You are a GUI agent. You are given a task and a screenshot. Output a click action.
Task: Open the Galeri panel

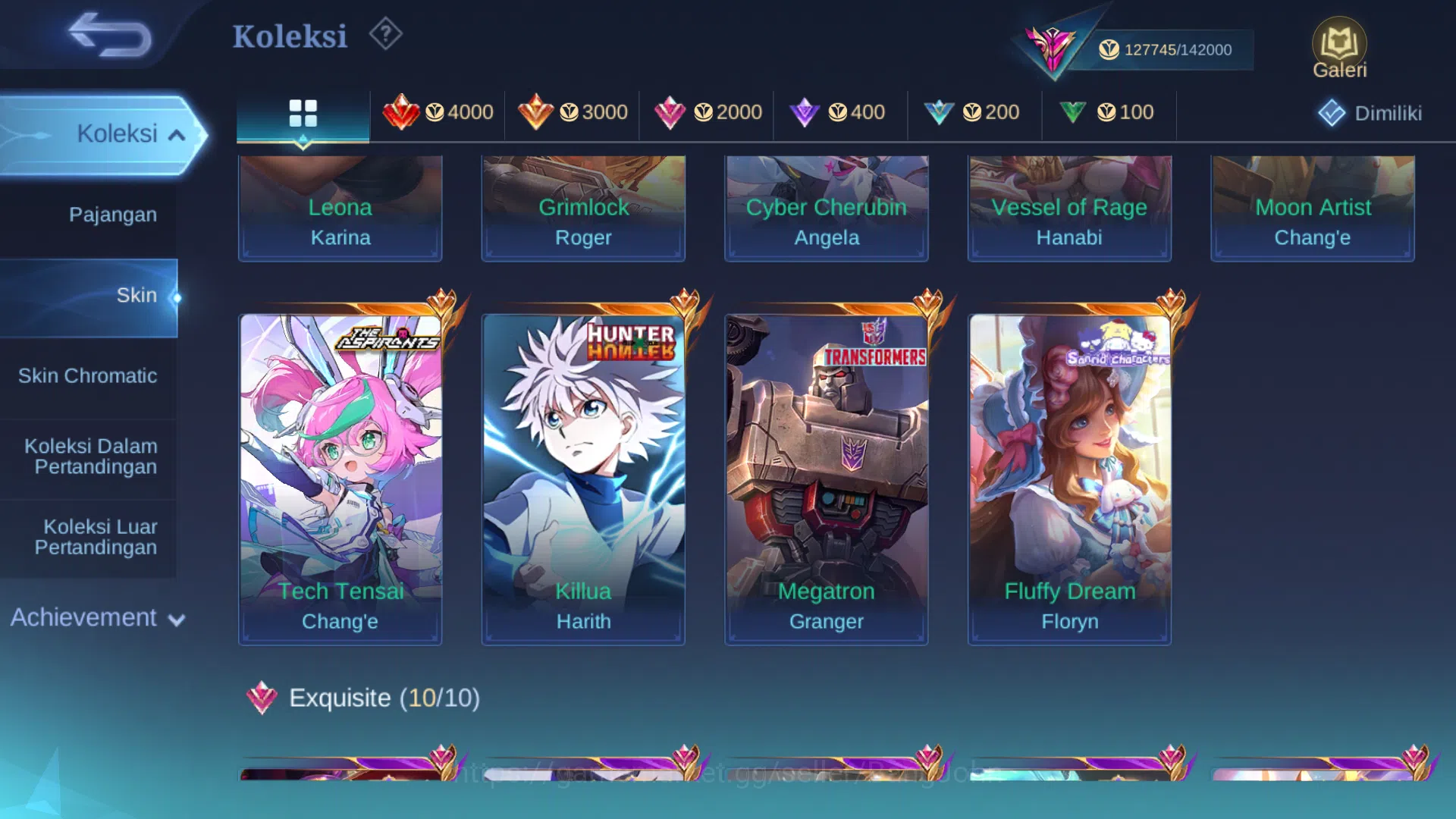pos(1339,47)
